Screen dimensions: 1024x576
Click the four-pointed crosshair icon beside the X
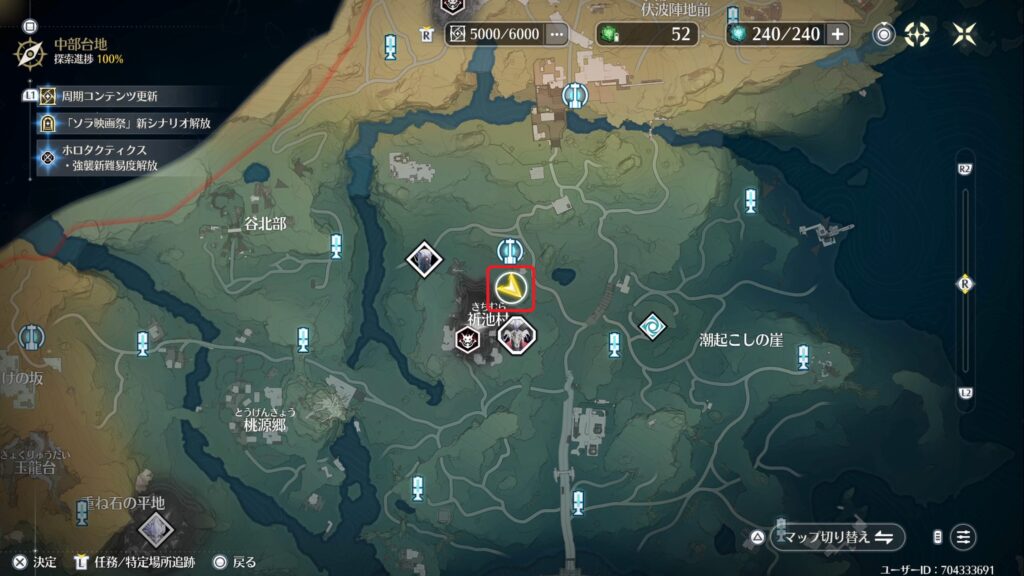click(917, 34)
